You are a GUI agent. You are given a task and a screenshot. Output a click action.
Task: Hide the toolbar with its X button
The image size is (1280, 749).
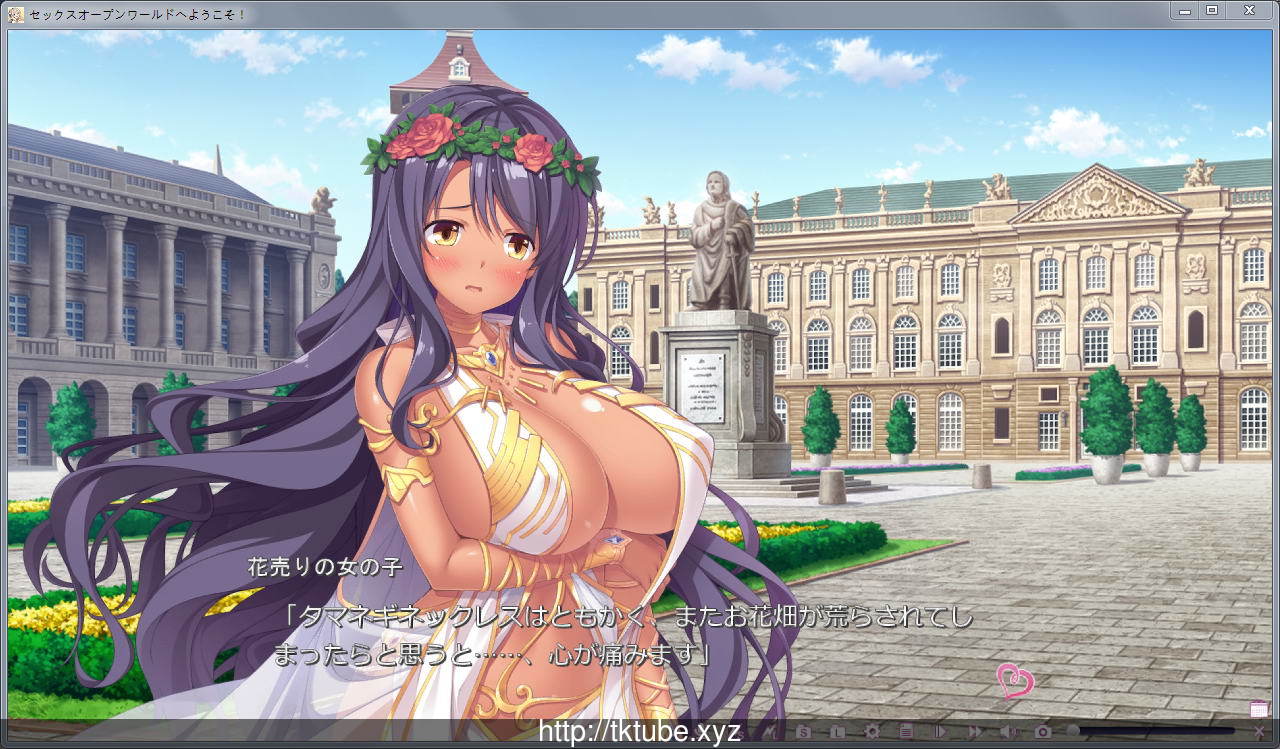click(x=1259, y=732)
